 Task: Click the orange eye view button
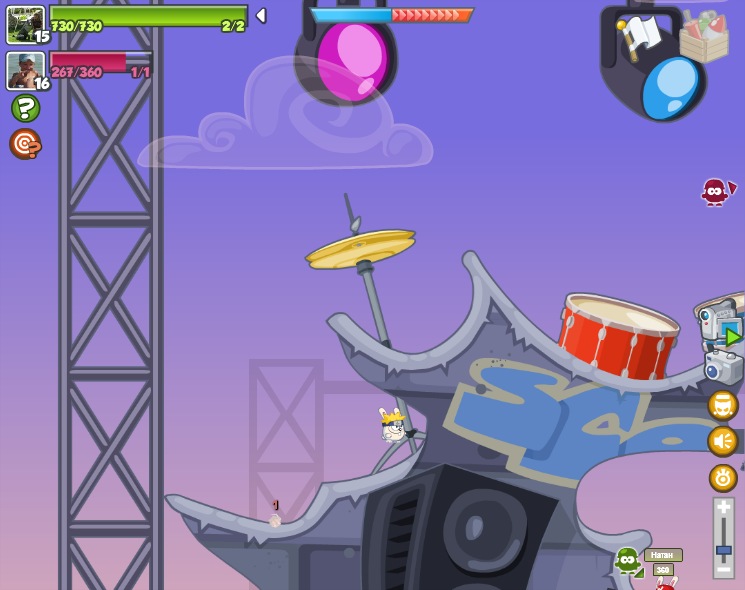pos(722,477)
